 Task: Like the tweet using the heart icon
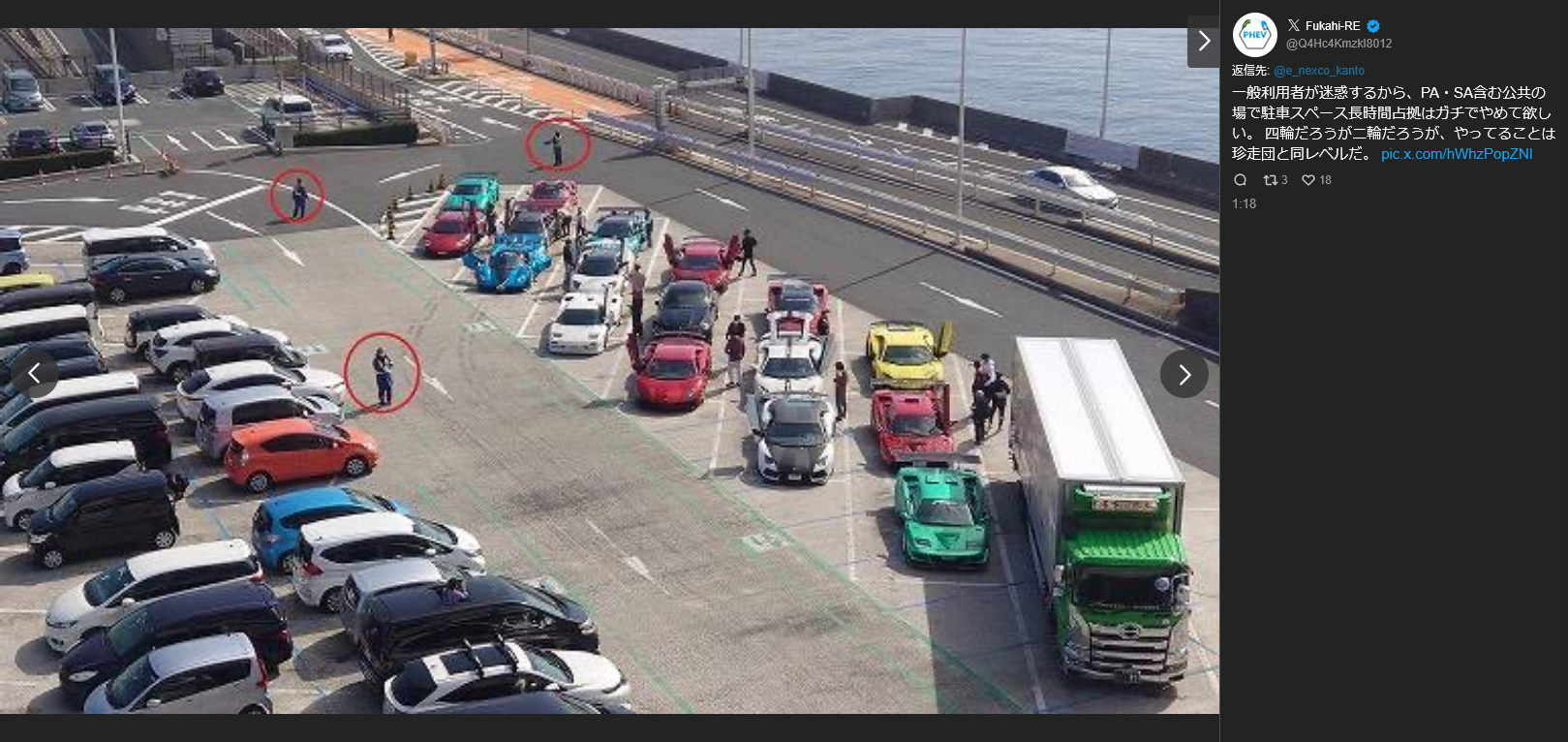[1308, 180]
